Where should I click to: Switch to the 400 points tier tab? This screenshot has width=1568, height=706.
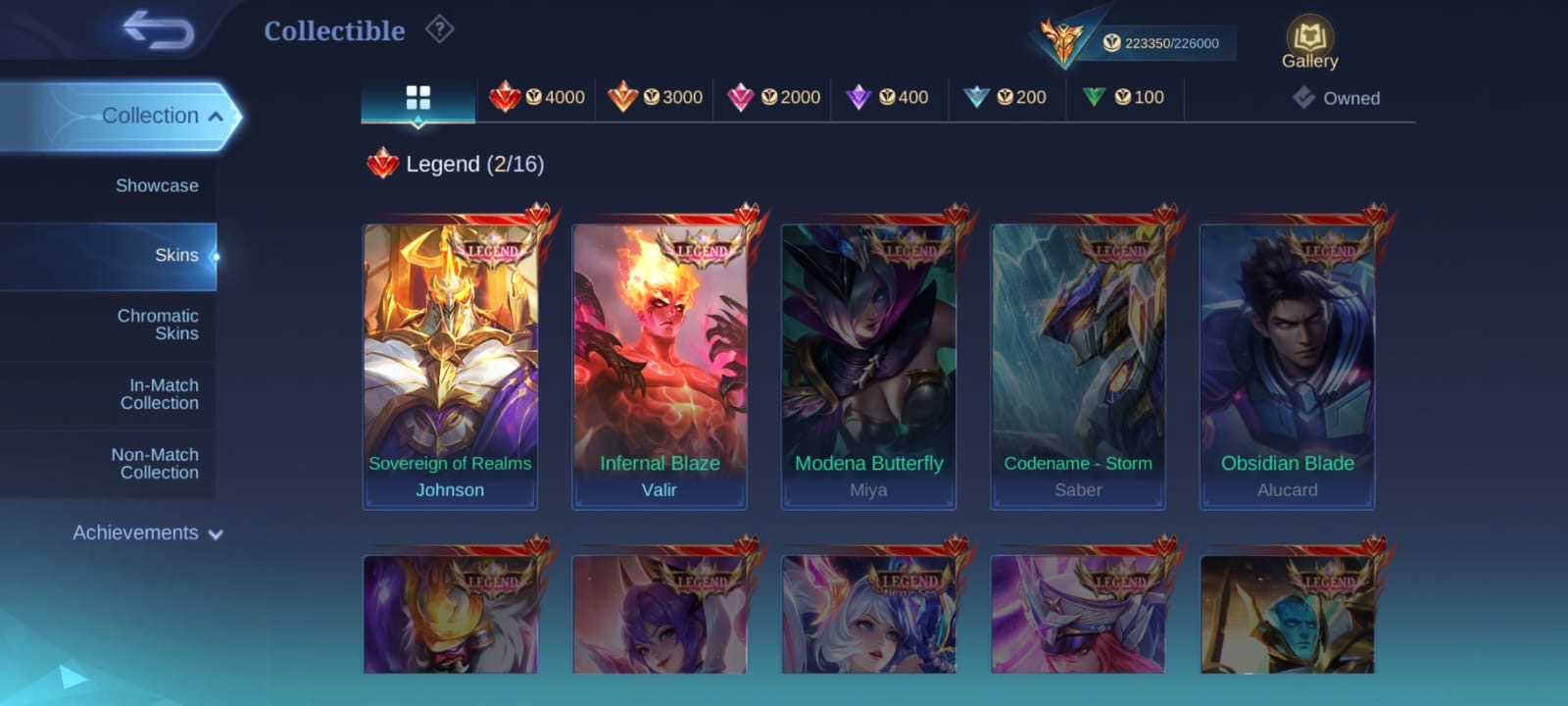point(888,97)
